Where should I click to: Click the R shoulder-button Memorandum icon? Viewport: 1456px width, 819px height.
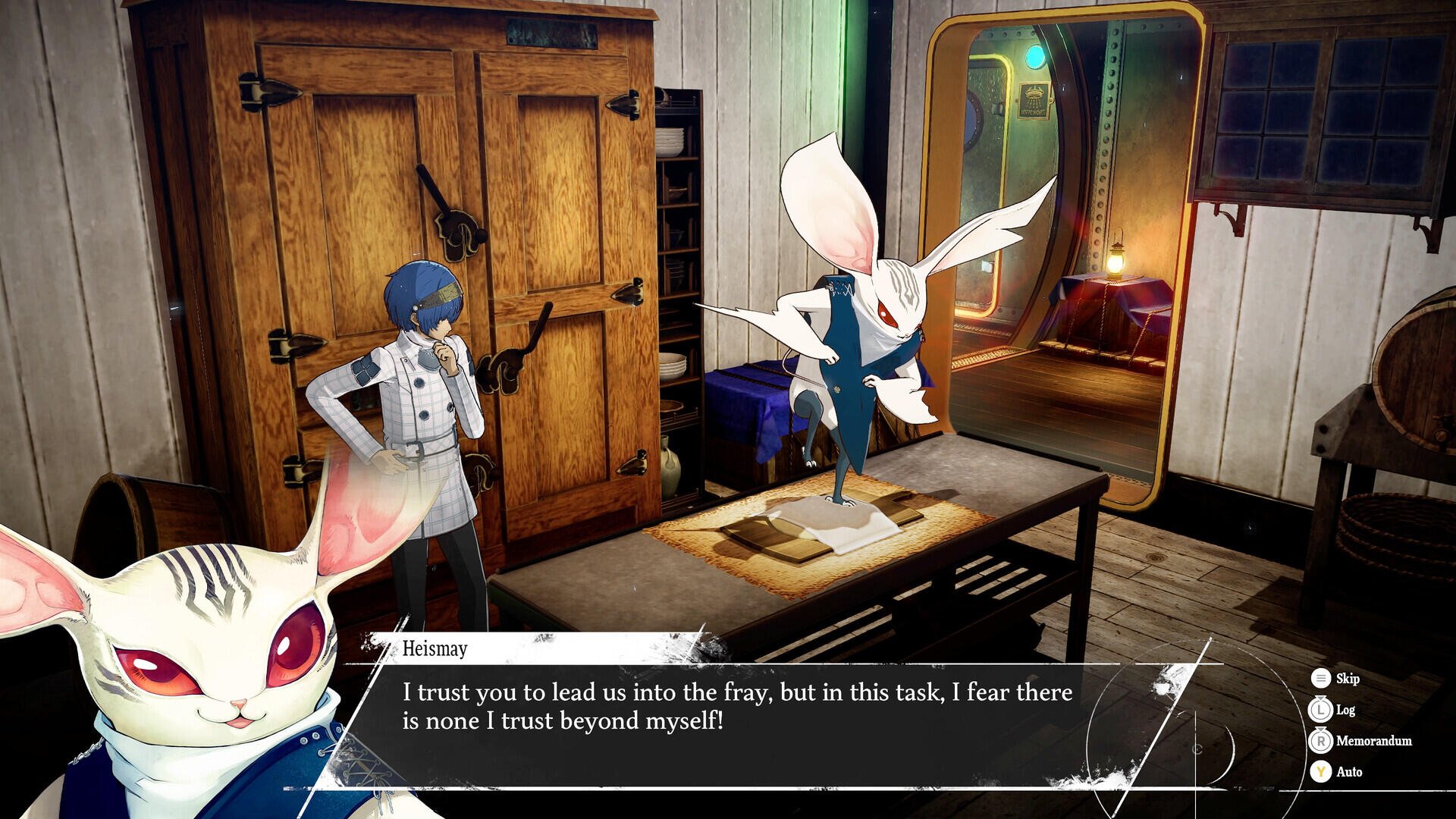tap(1321, 740)
